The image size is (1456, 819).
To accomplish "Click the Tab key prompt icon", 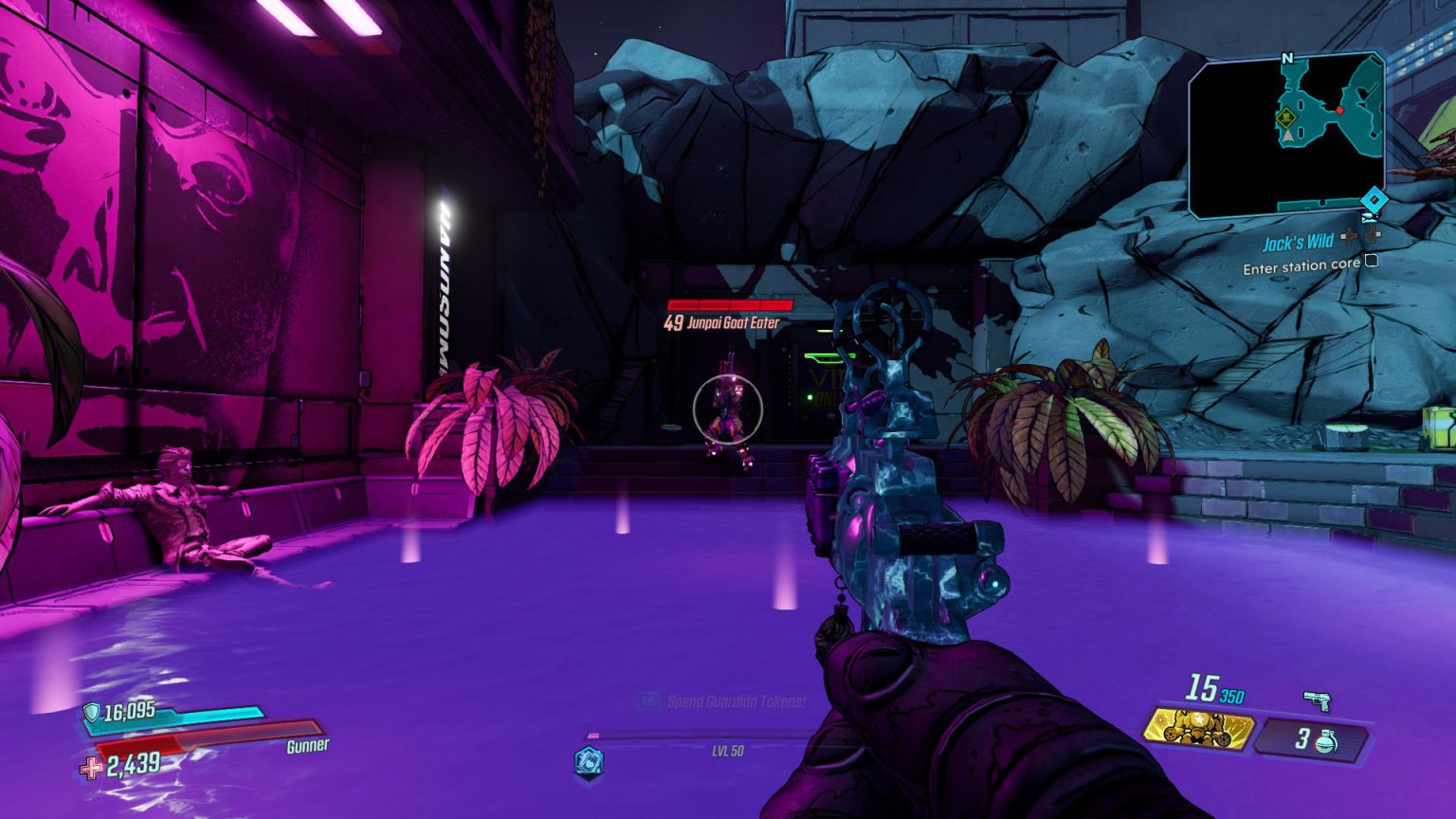I will (650, 701).
